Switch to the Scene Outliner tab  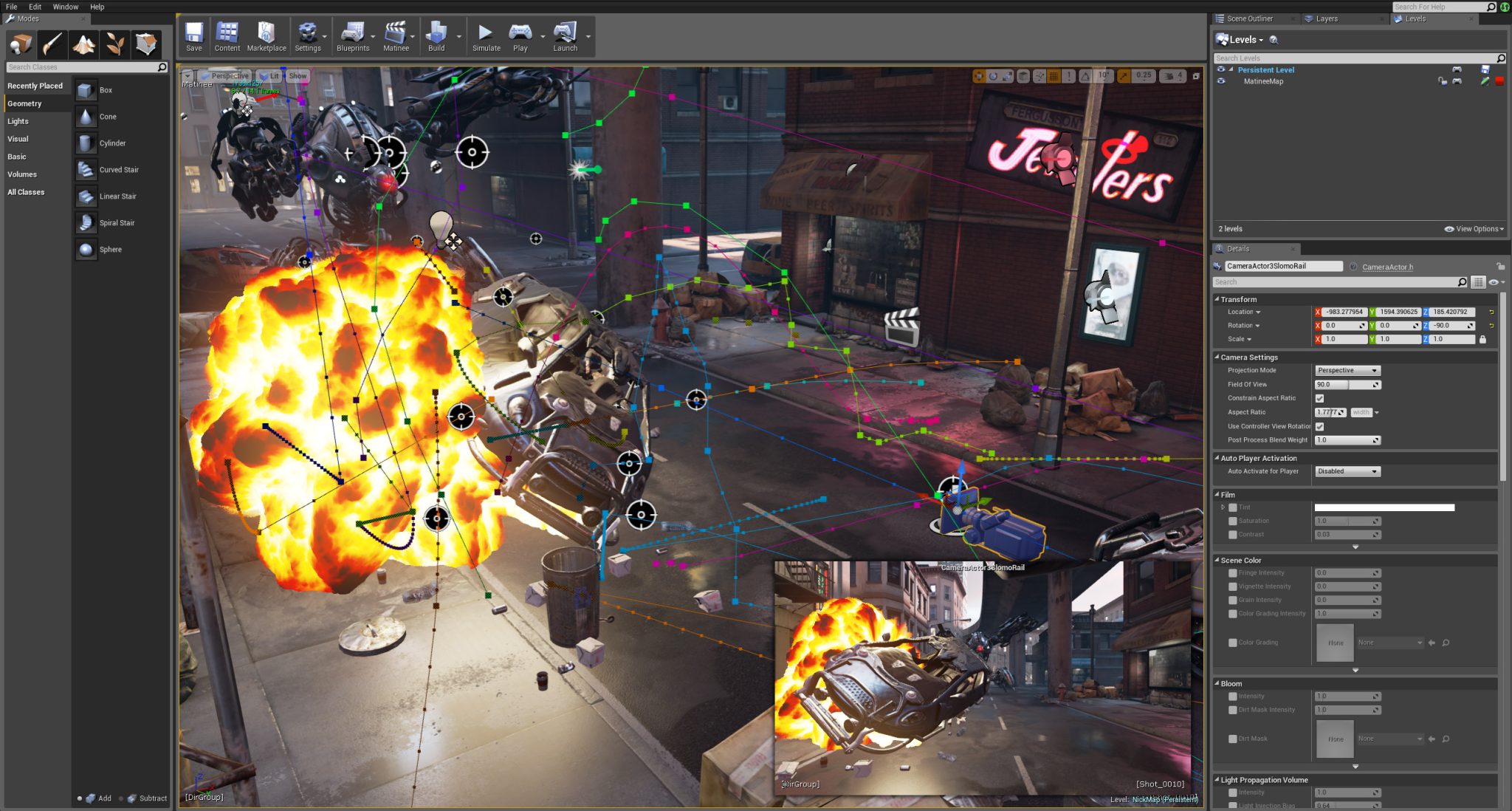[1249, 19]
